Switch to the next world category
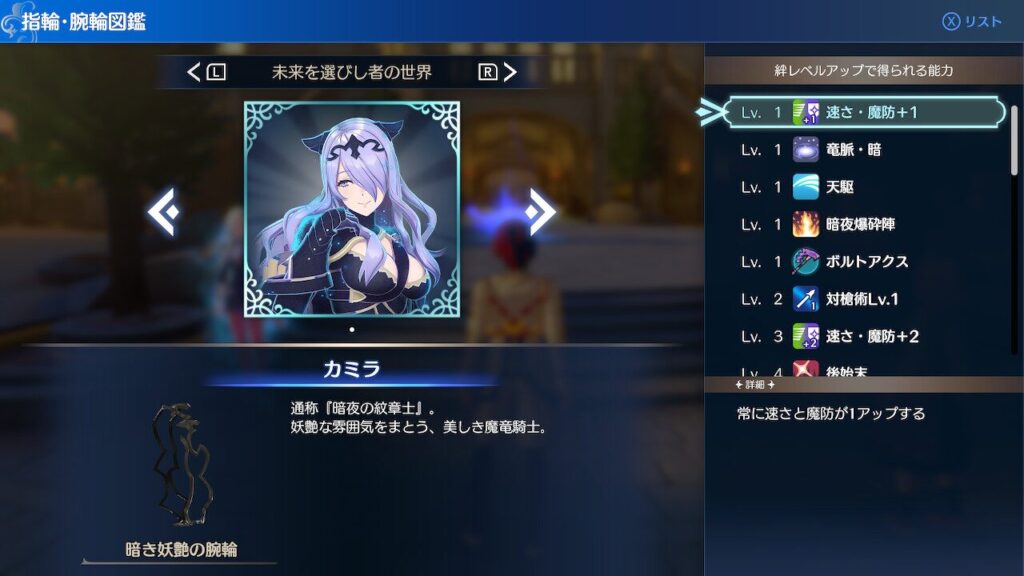 pos(497,72)
